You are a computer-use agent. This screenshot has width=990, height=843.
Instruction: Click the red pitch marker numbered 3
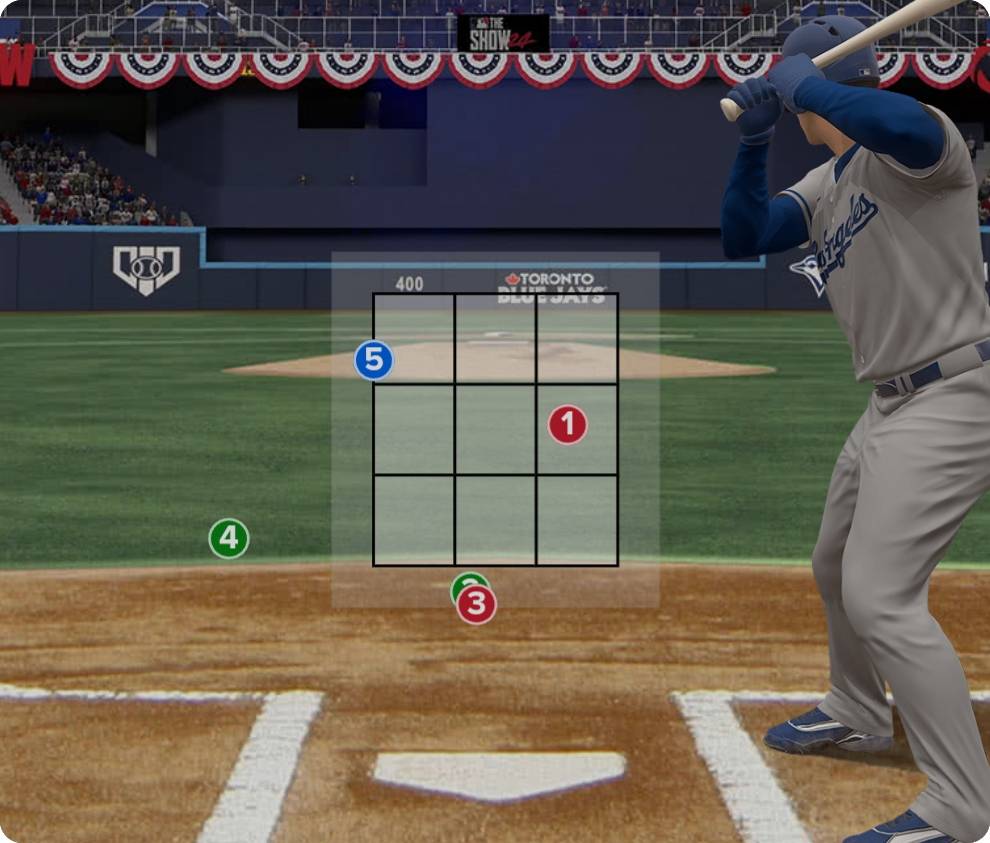[x=477, y=605]
